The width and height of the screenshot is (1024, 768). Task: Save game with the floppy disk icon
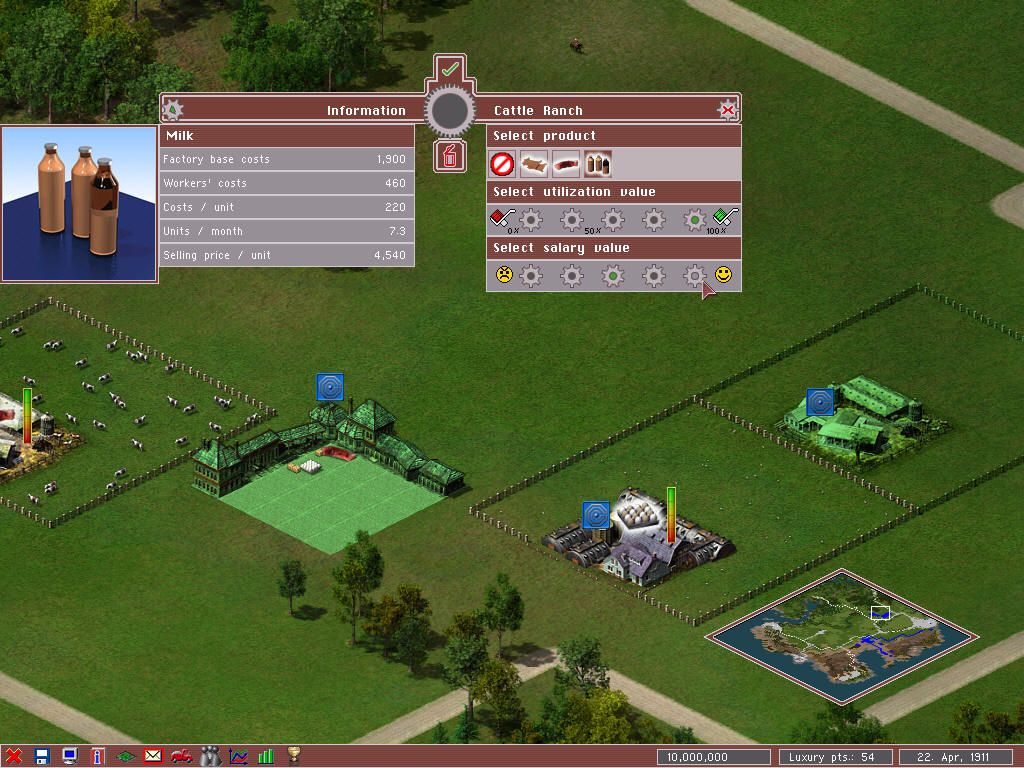pyautogui.click(x=42, y=756)
